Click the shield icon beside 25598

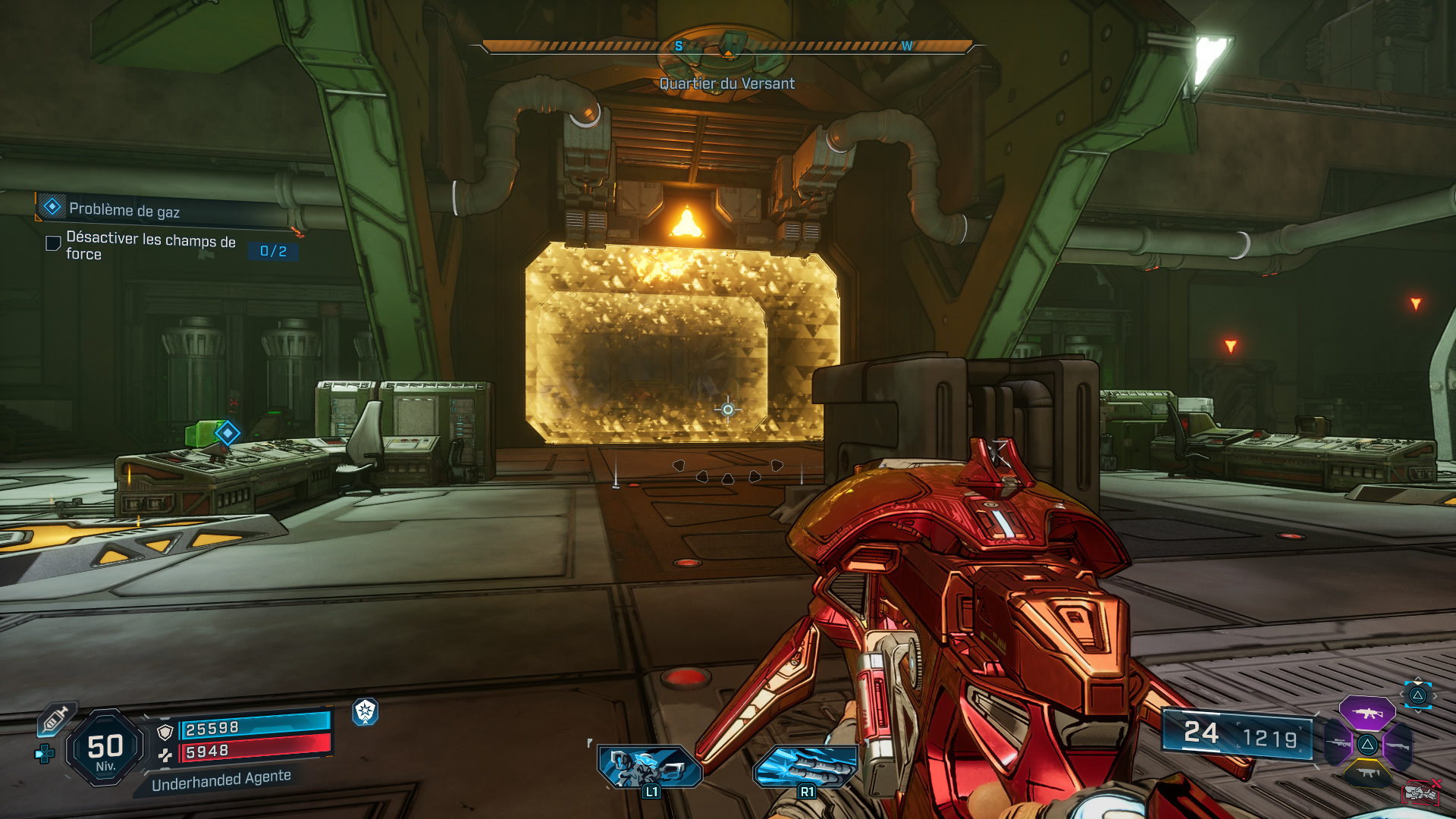[165, 733]
